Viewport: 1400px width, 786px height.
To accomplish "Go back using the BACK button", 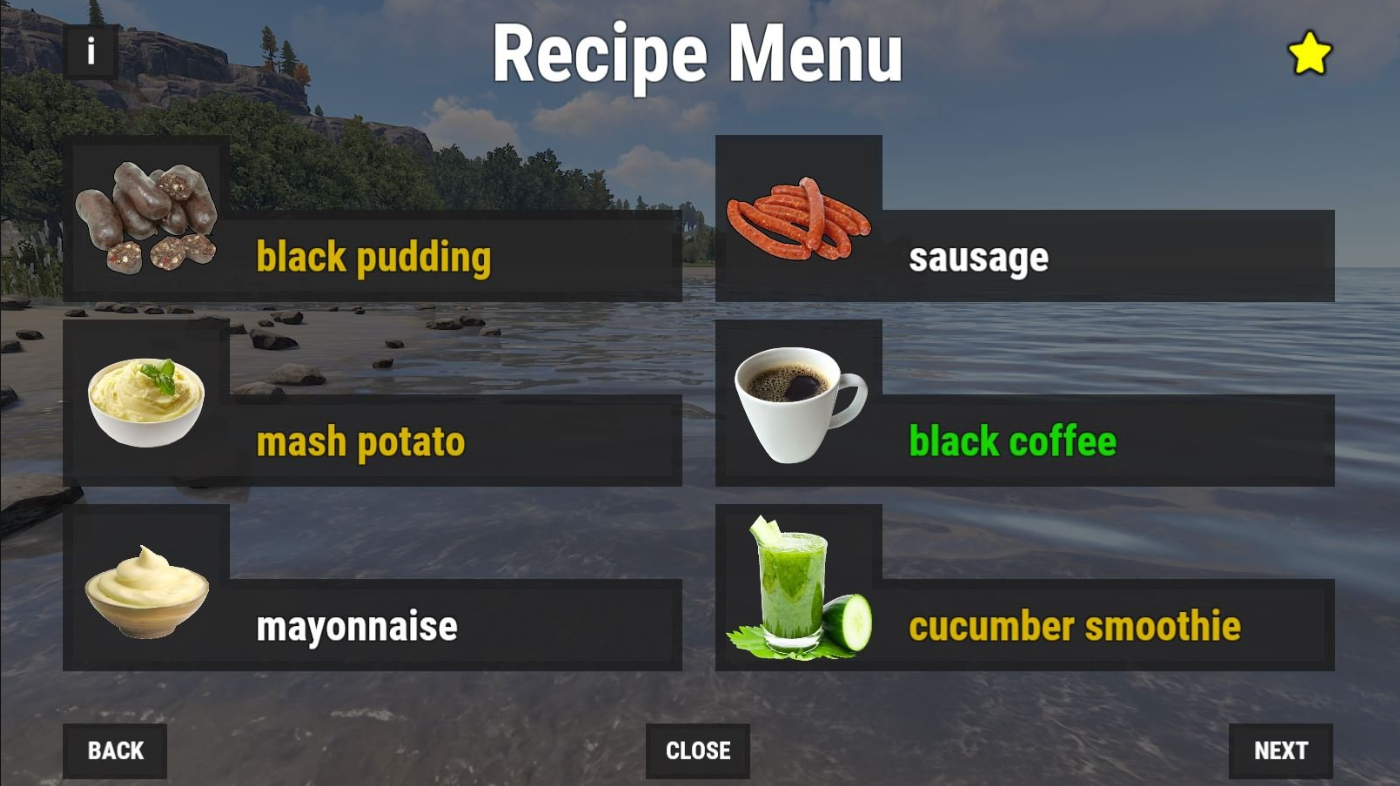I will pos(114,750).
